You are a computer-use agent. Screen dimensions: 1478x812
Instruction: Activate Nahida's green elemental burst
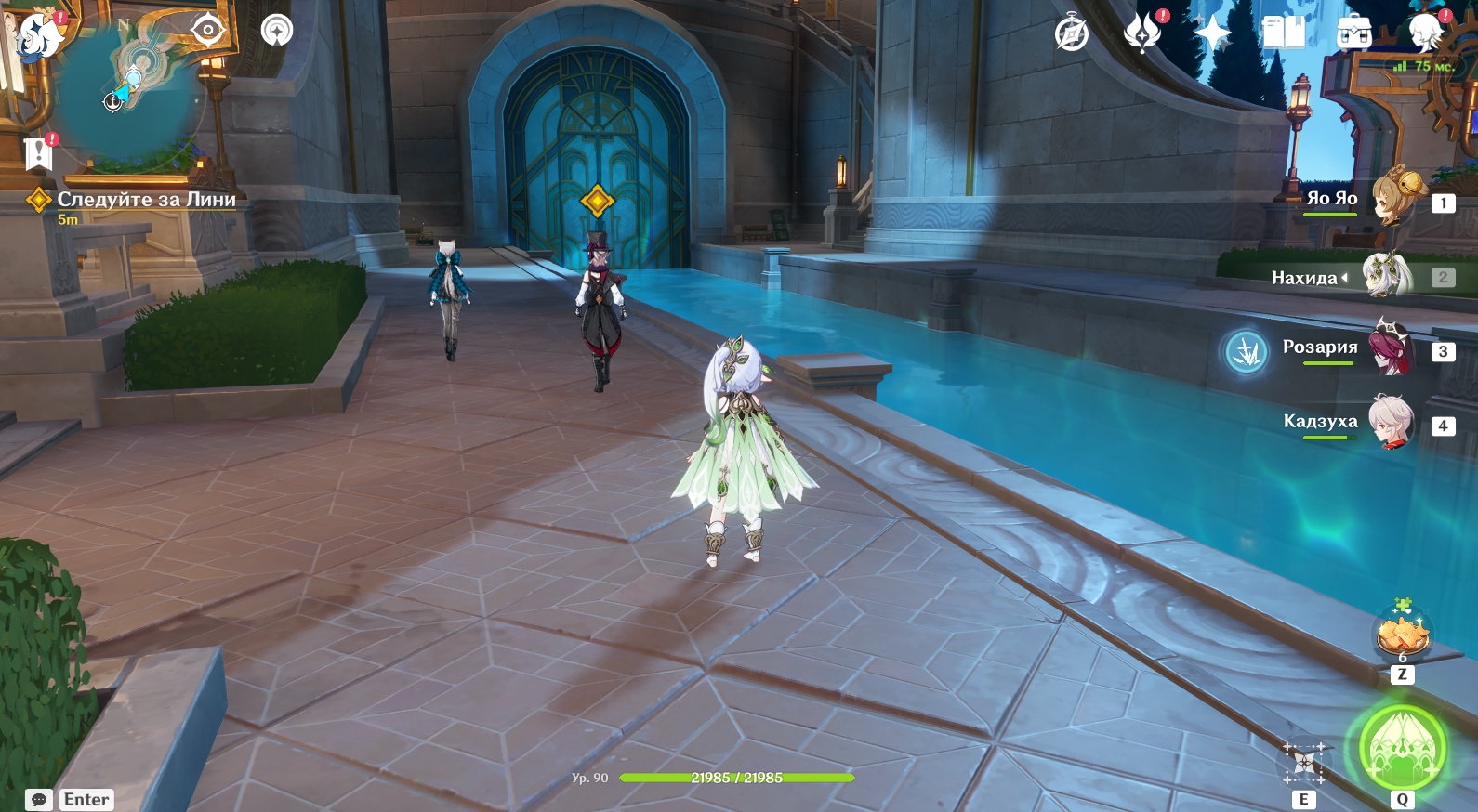coord(1402,749)
